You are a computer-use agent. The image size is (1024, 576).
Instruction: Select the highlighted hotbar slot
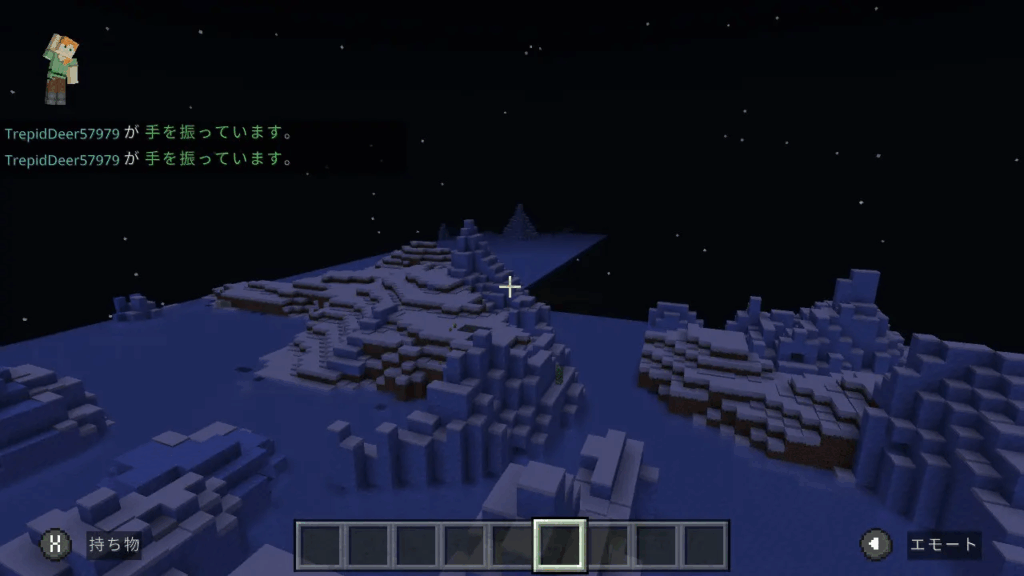(559, 545)
